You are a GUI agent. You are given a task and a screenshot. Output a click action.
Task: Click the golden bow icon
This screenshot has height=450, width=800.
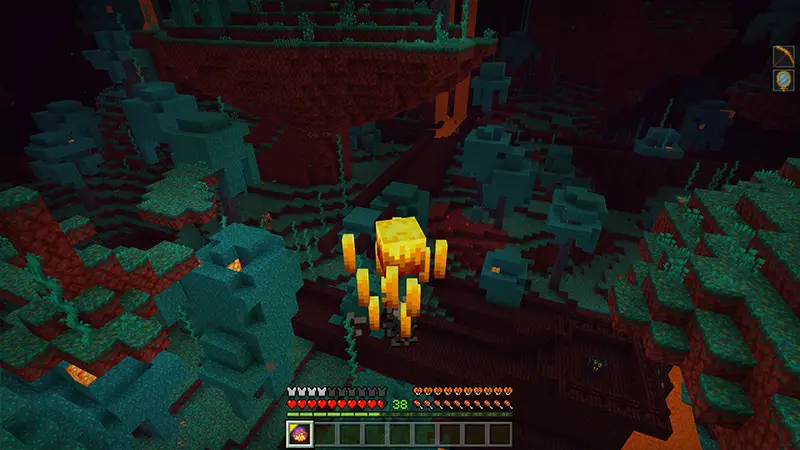tap(783, 56)
